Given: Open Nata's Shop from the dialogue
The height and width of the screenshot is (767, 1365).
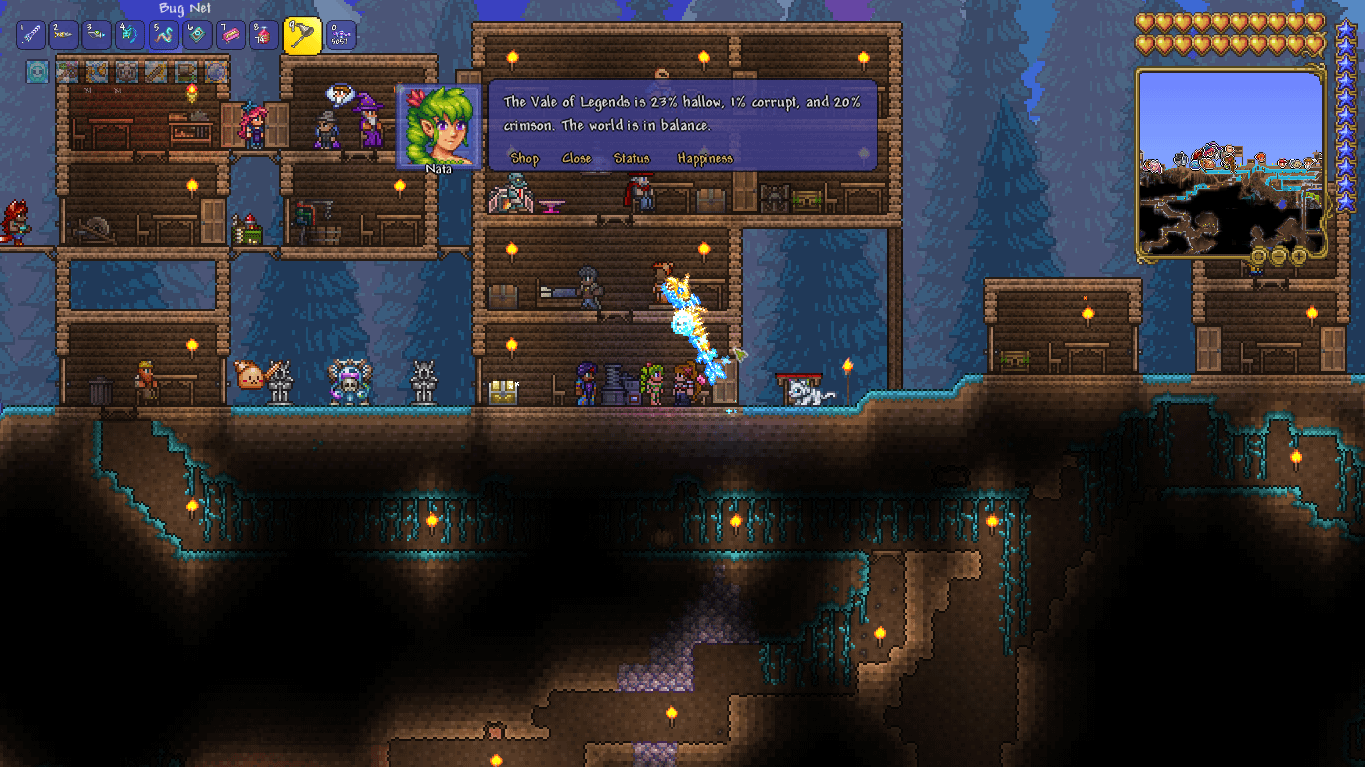Looking at the screenshot, I should [524, 158].
